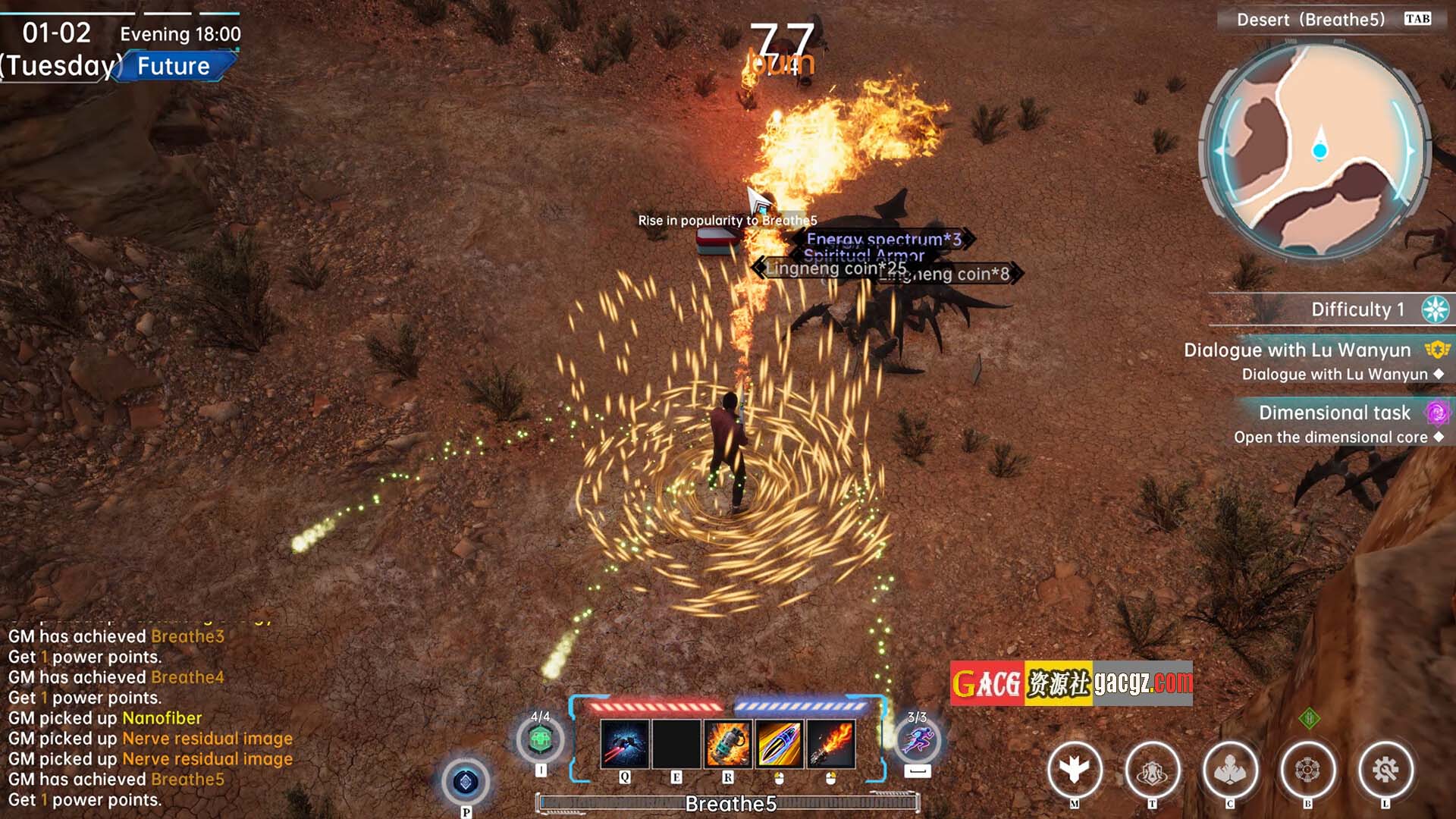Viewport: 1456px width, 819px height.
Task: Open the Dialogue with Lu Wanyun quest
Action: pyautogui.click(x=1297, y=350)
